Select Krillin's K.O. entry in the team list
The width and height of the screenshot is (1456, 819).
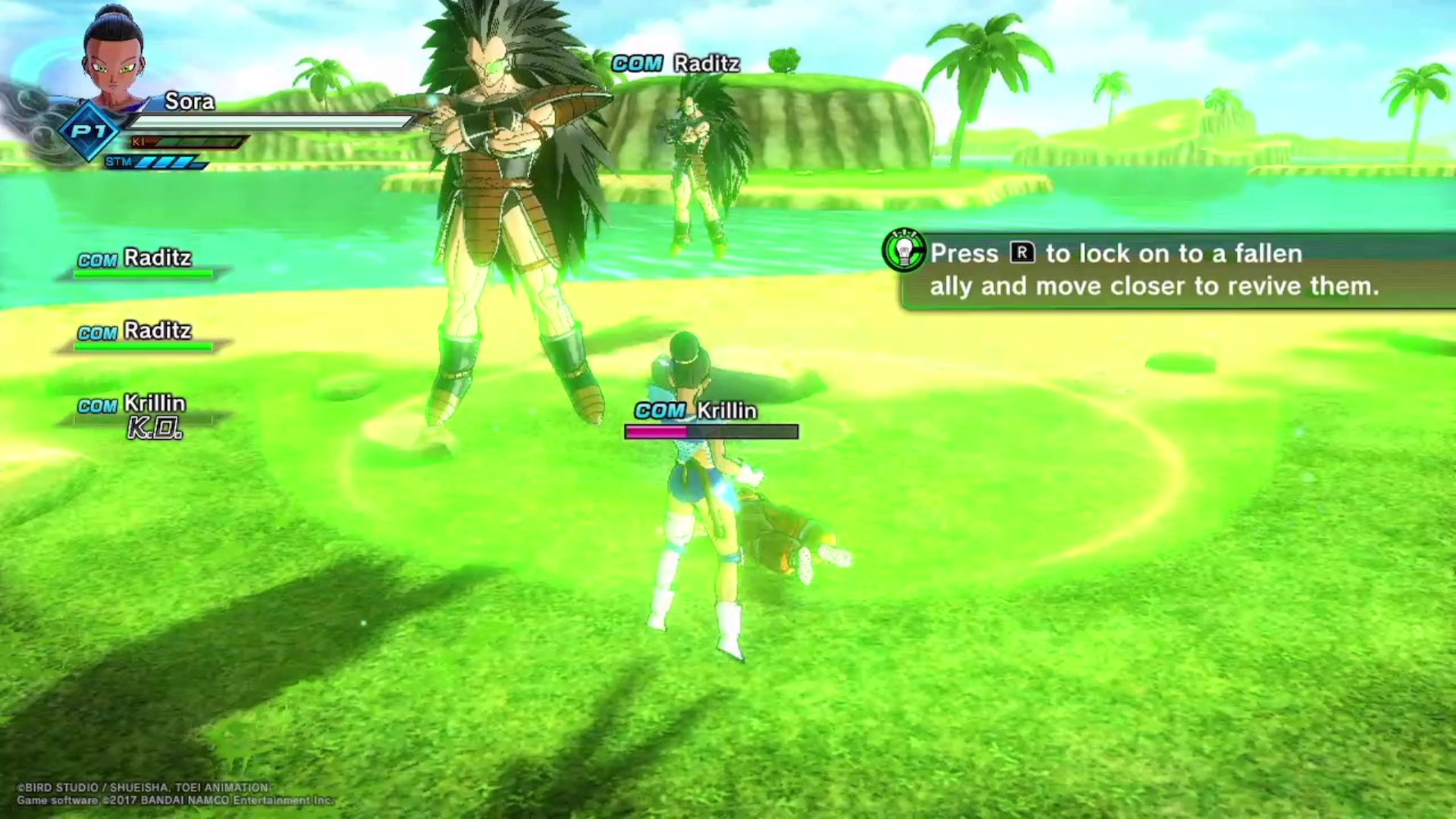pyautogui.click(x=144, y=416)
